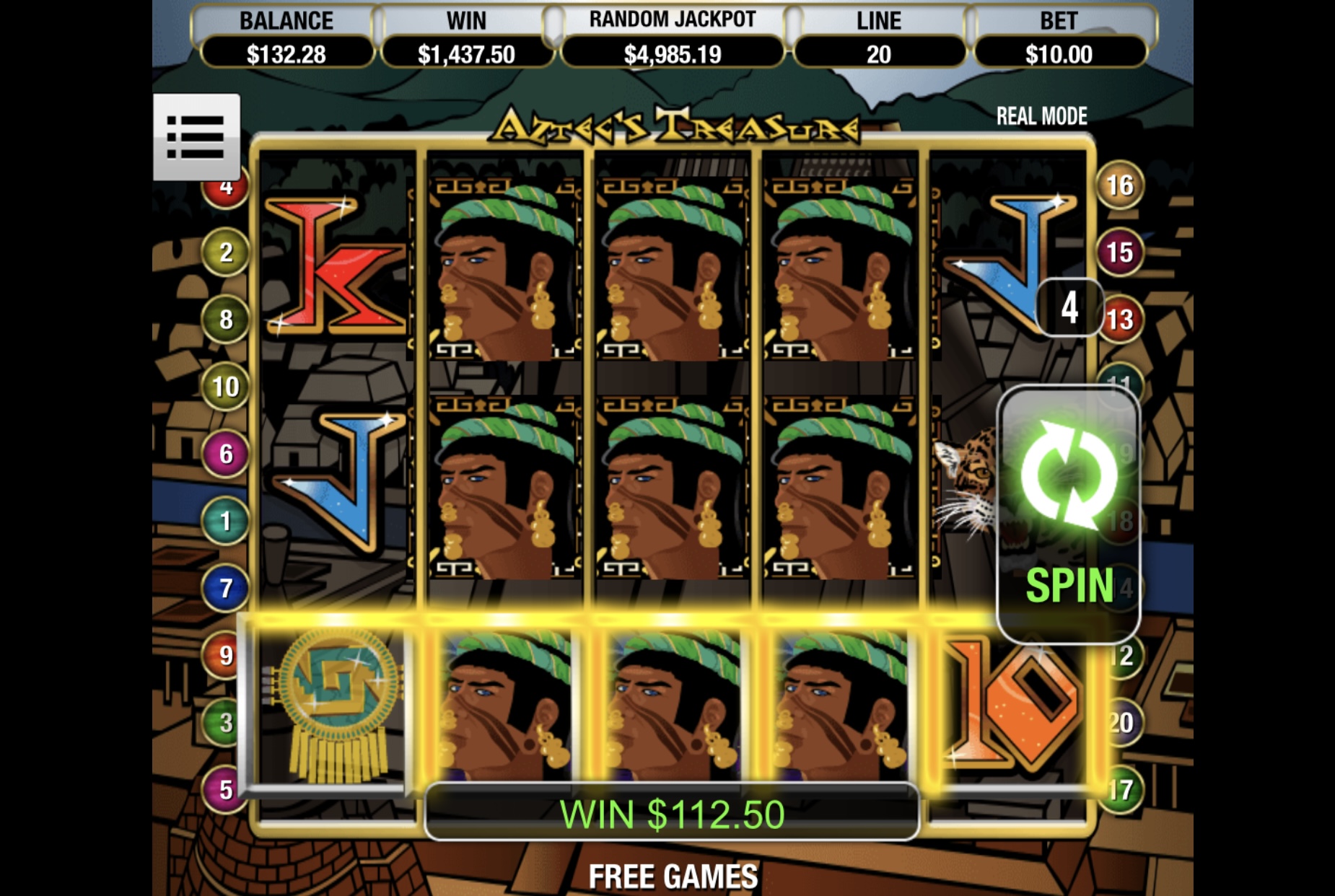The height and width of the screenshot is (896, 1335).
Task: Choose payline marker number 10
Action: (x=226, y=387)
